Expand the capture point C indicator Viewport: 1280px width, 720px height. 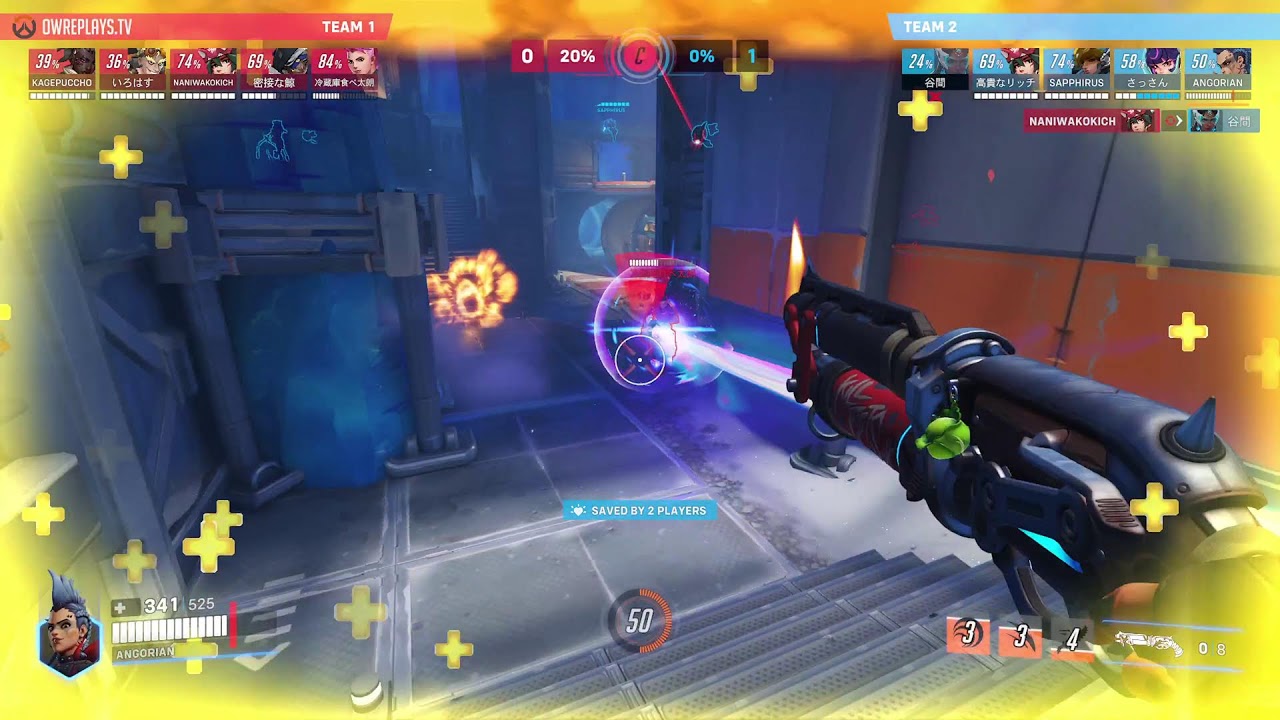point(638,57)
